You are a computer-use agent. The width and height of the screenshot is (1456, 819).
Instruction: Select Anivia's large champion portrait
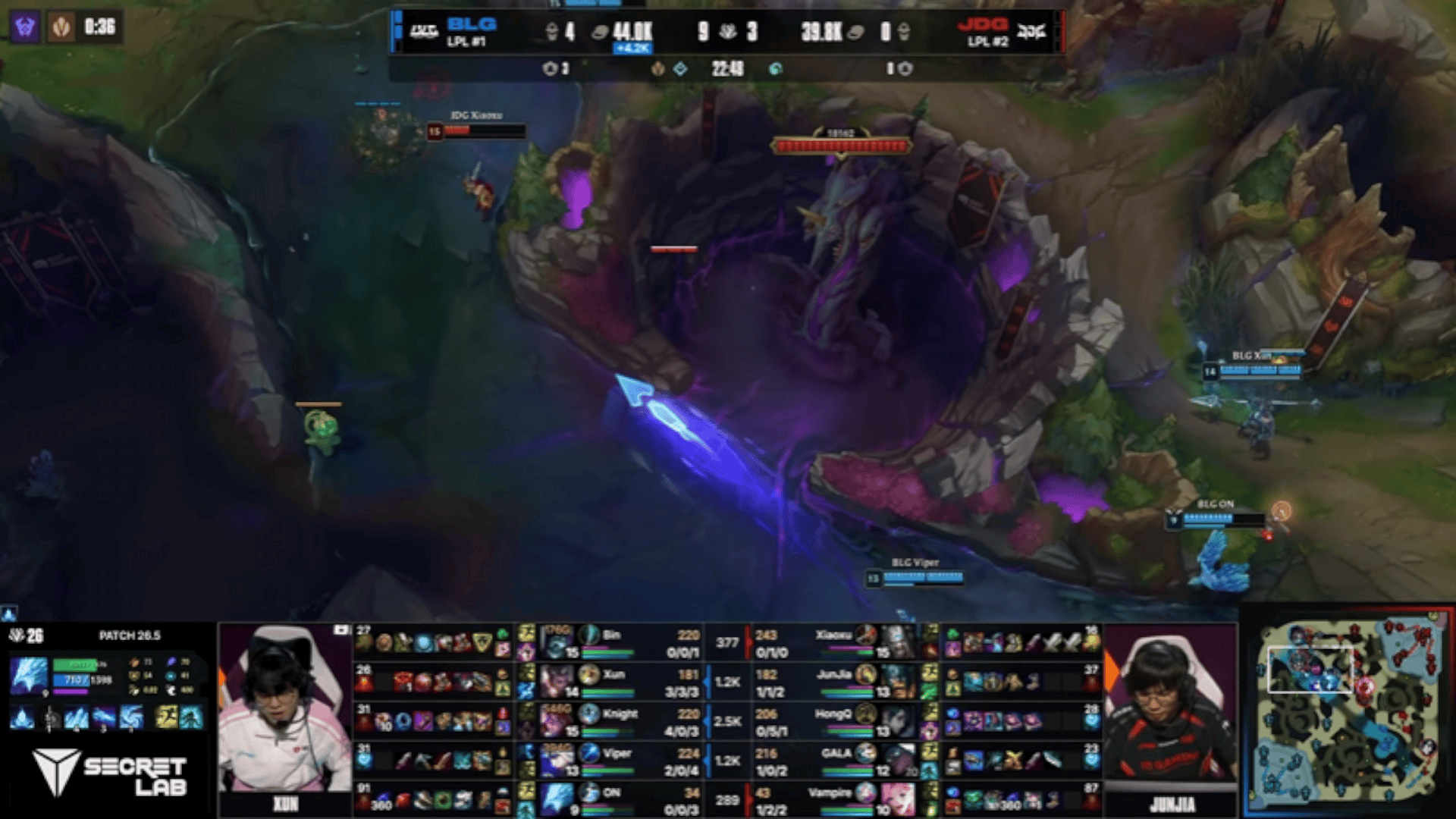(29, 675)
